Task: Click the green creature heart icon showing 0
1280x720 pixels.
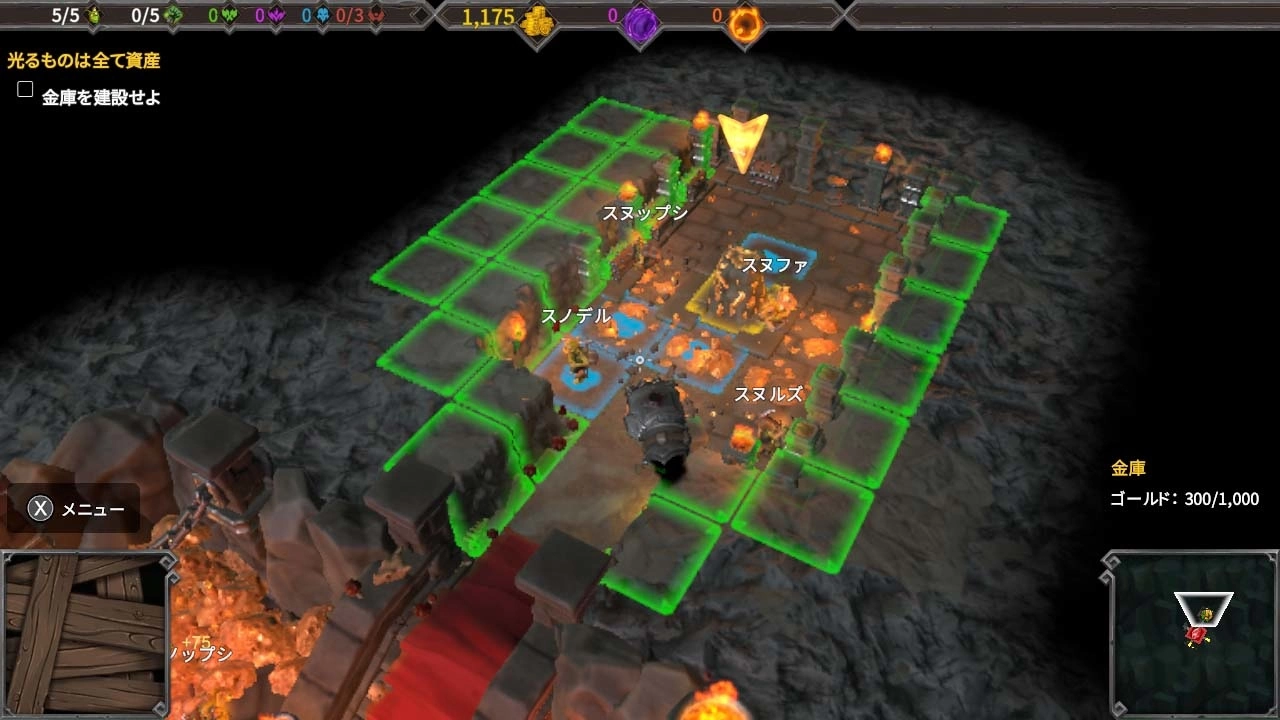Action: (x=231, y=15)
